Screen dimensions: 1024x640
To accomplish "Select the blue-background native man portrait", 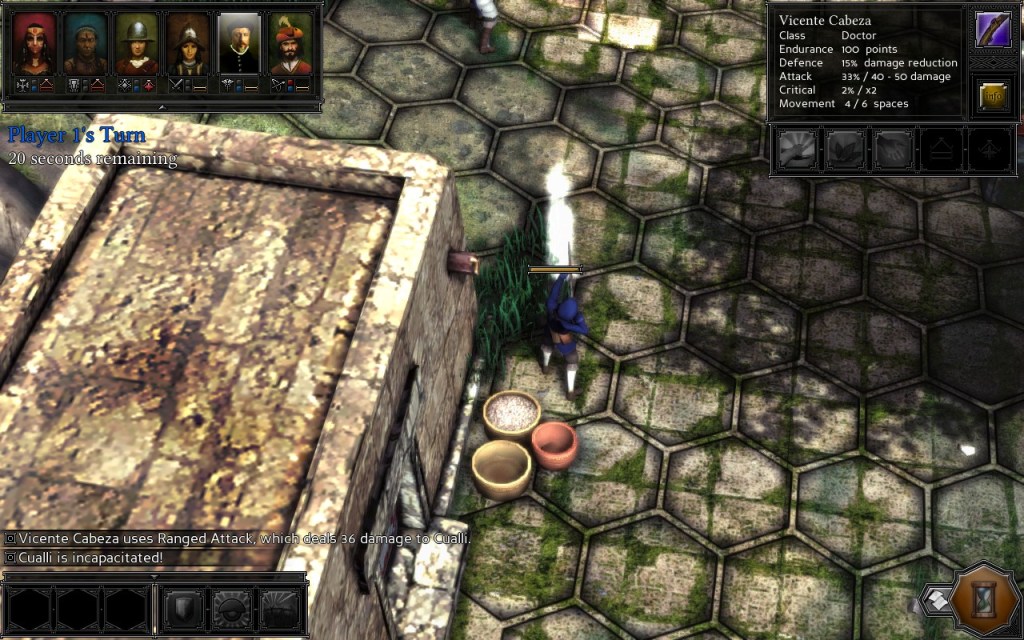I will tap(86, 44).
